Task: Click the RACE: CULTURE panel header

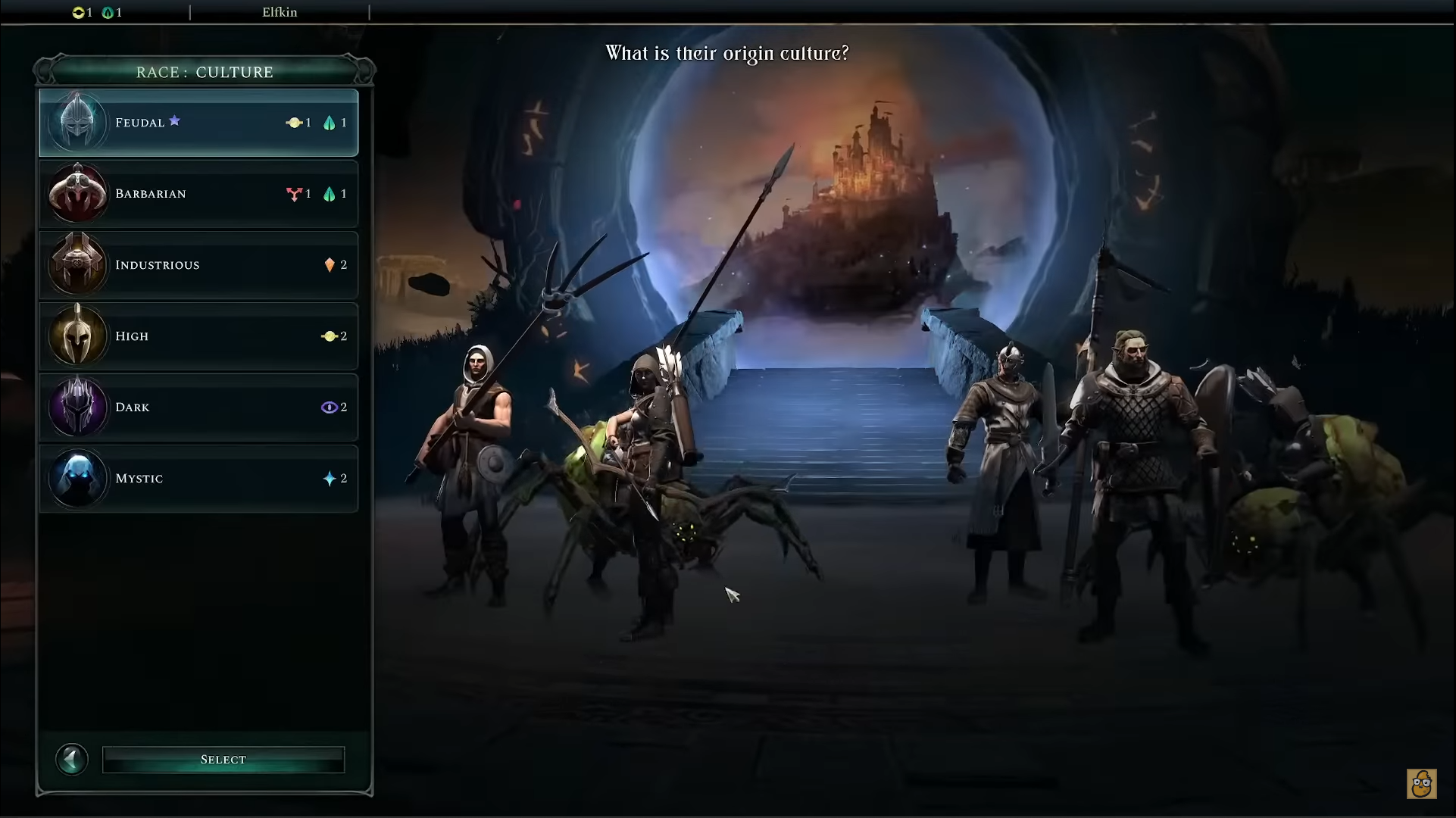Action: (203, 71)
